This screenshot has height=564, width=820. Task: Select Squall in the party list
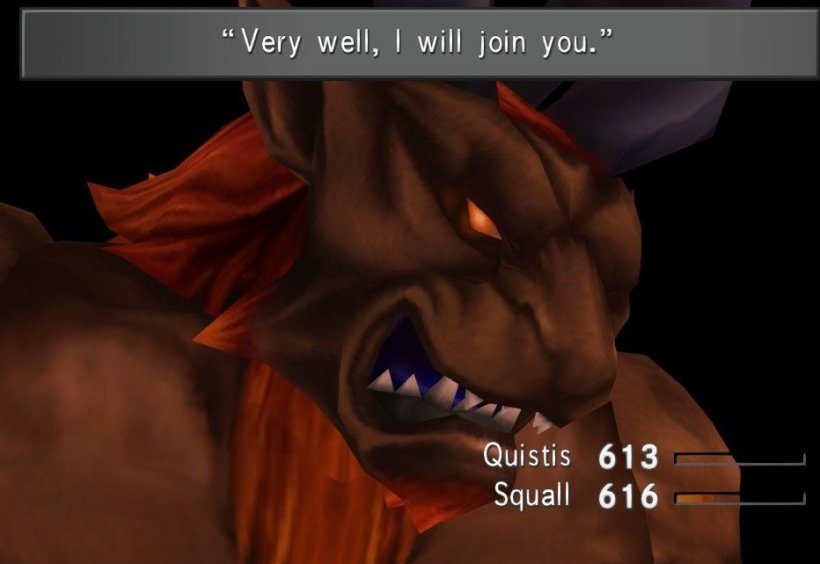pyautogui.click(x=532, y=494)
